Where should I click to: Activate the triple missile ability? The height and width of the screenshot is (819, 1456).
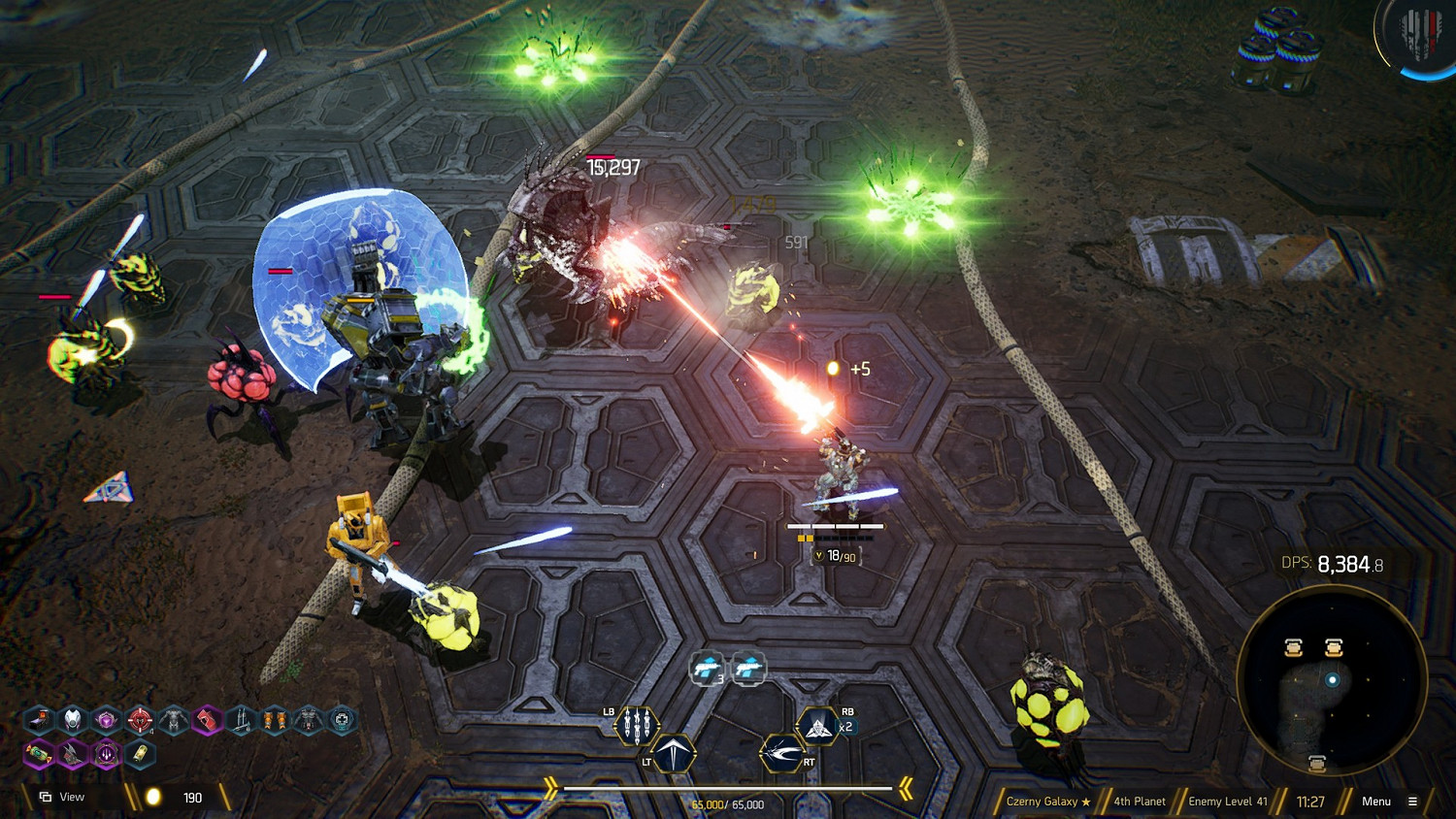[637, 726]
